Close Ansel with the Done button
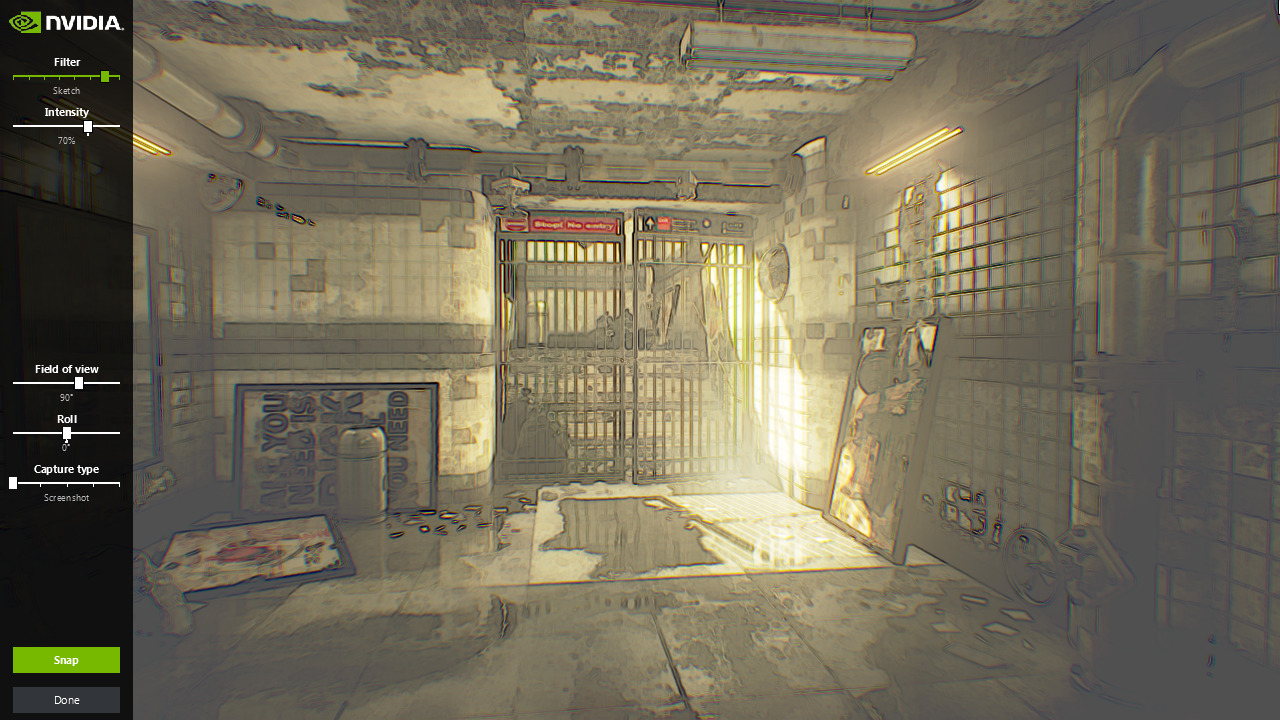 pyautogui.click(x=66, y=700)
